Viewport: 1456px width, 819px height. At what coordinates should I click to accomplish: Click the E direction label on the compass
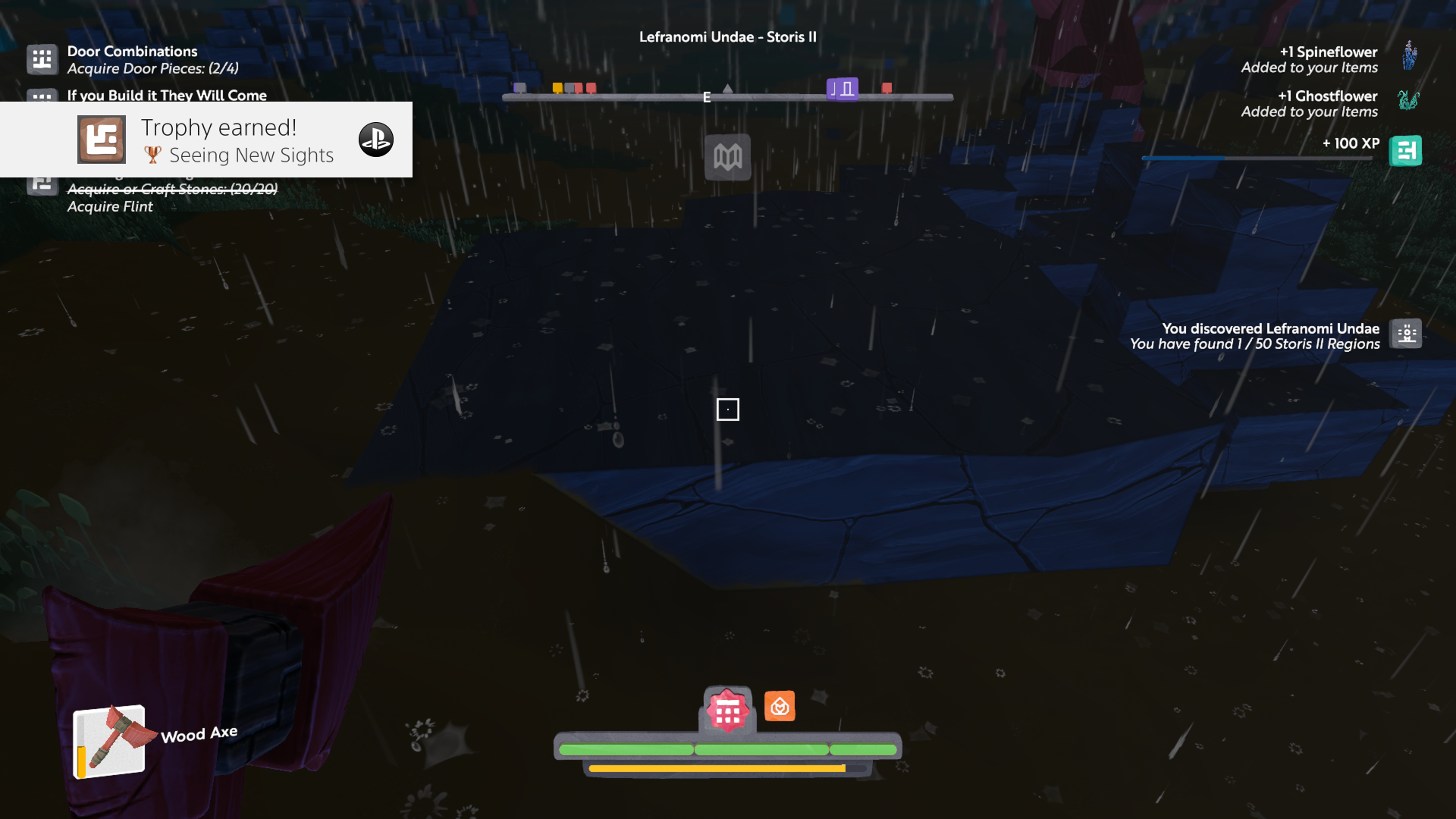coord(706,96)
